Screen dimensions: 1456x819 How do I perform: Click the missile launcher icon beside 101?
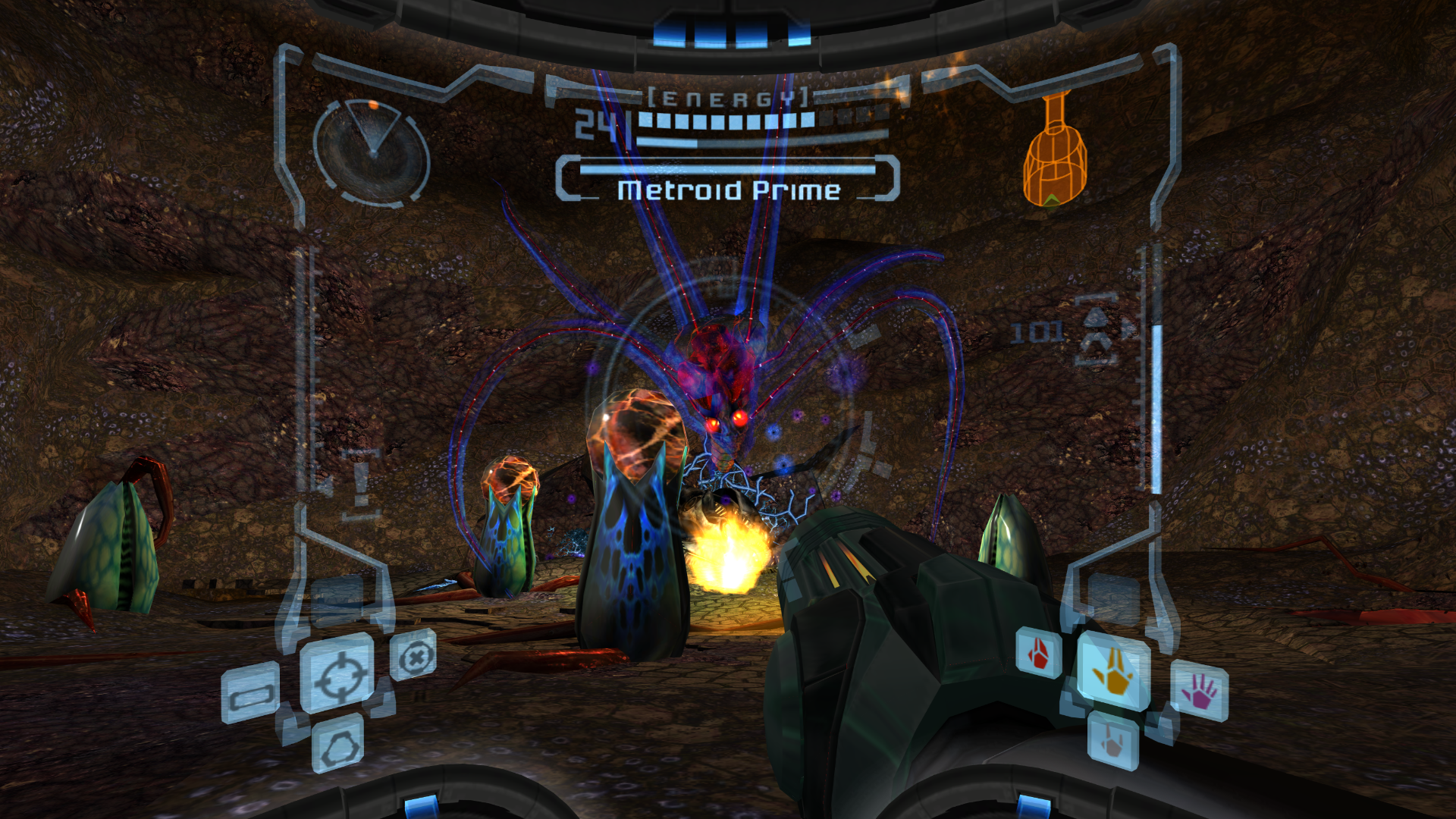[1098, 330]
